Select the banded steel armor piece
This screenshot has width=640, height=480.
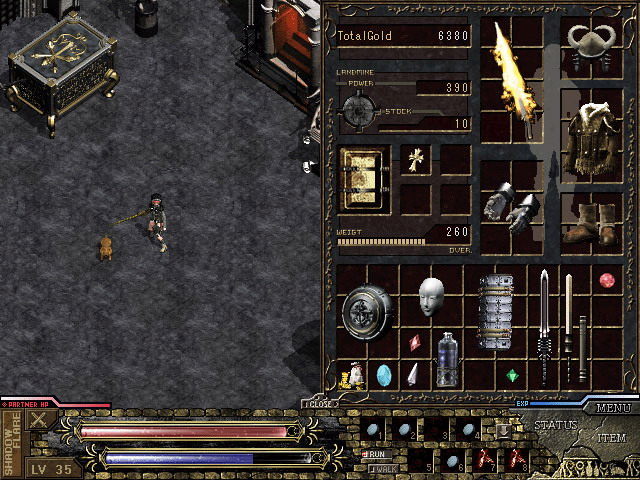point(495,311)
